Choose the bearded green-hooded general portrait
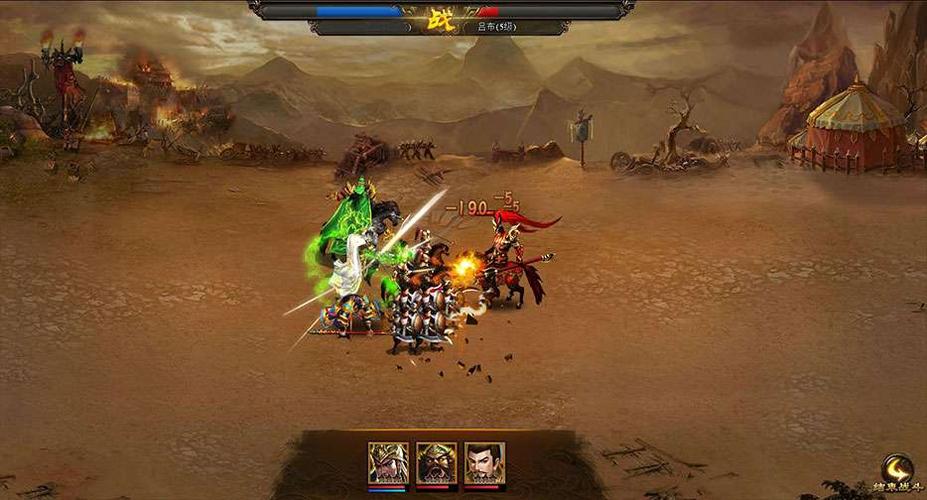Image resolution: width=927 pixels, height=500 pixels. [x=436, y=463]
